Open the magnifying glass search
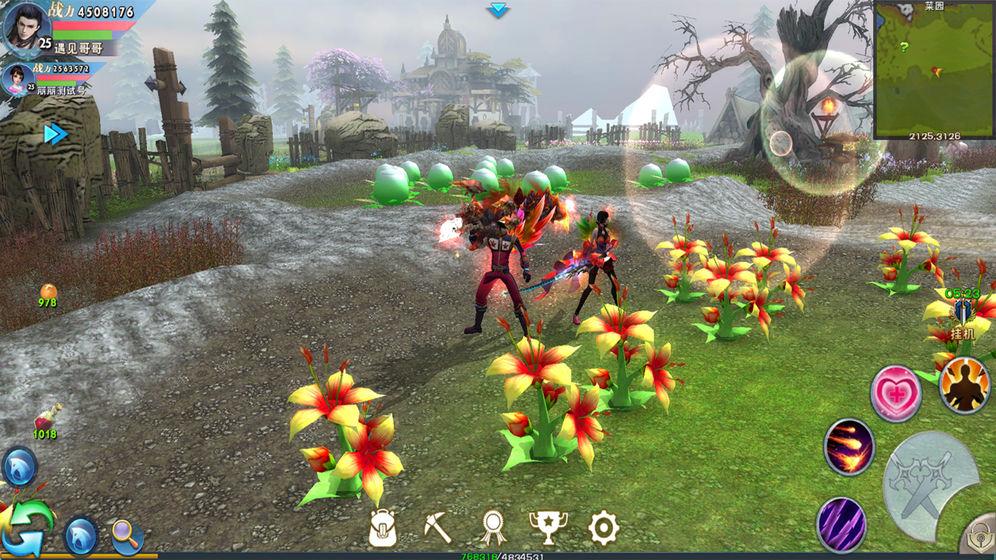Image resolution: width=996 pixels, height=560 pixels. [x=126, y=536]
